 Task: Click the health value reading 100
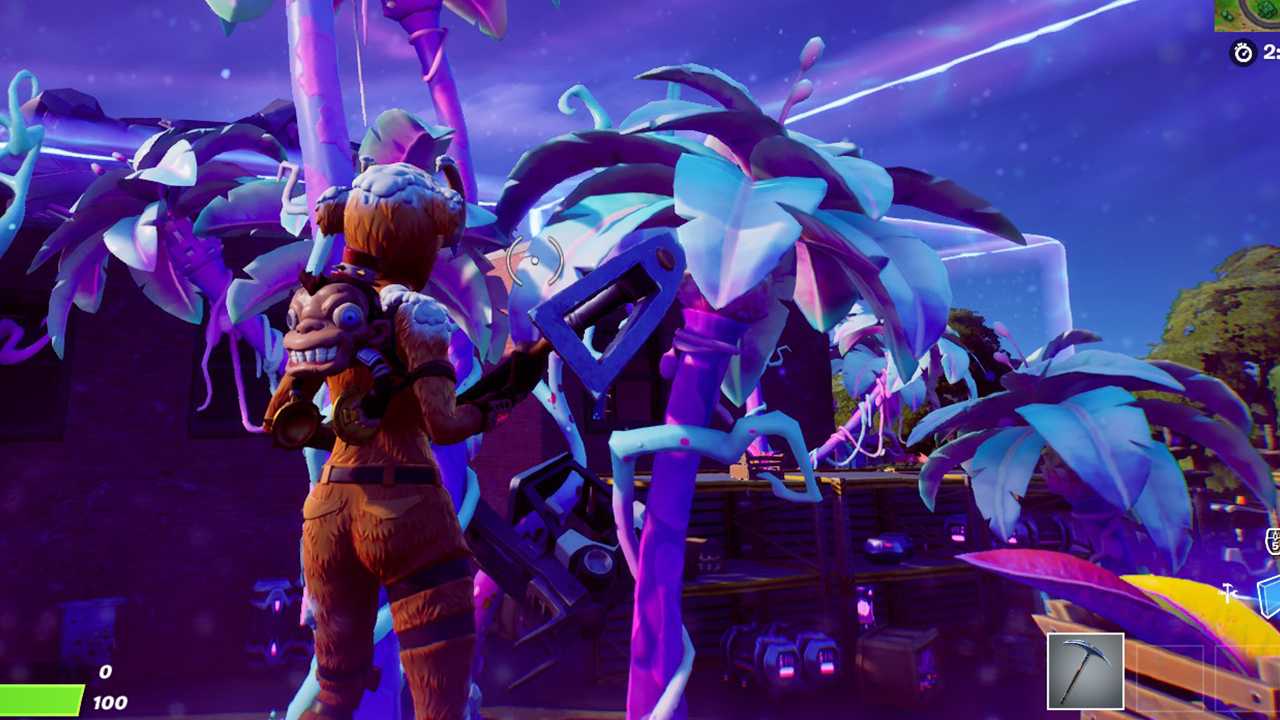tap(110, 702)
